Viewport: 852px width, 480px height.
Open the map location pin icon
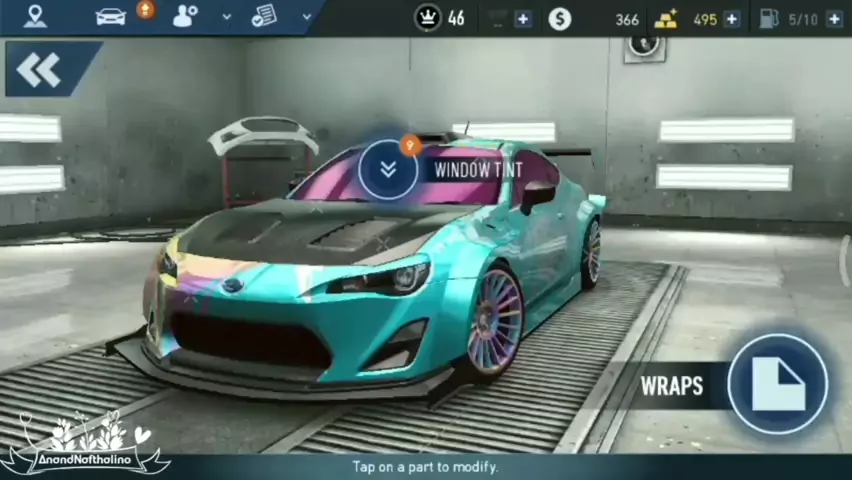(x=35, y=16)
